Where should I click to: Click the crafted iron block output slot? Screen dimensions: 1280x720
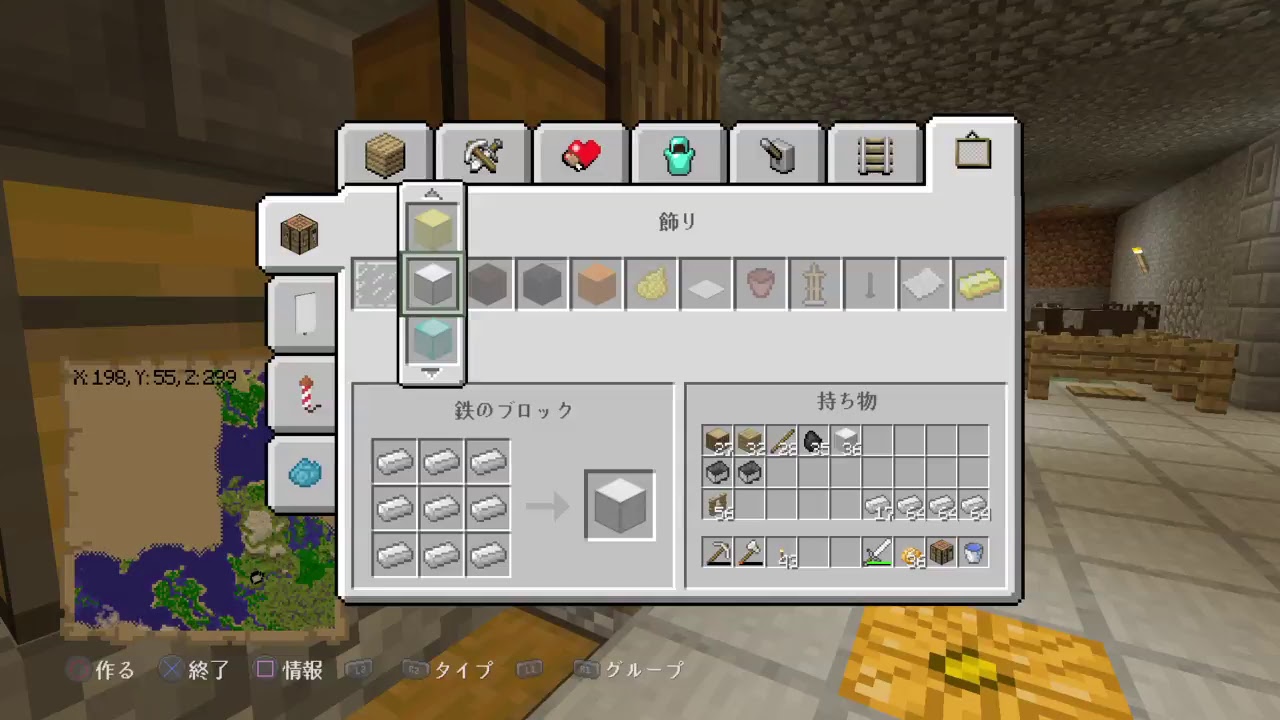click(618, 505)
